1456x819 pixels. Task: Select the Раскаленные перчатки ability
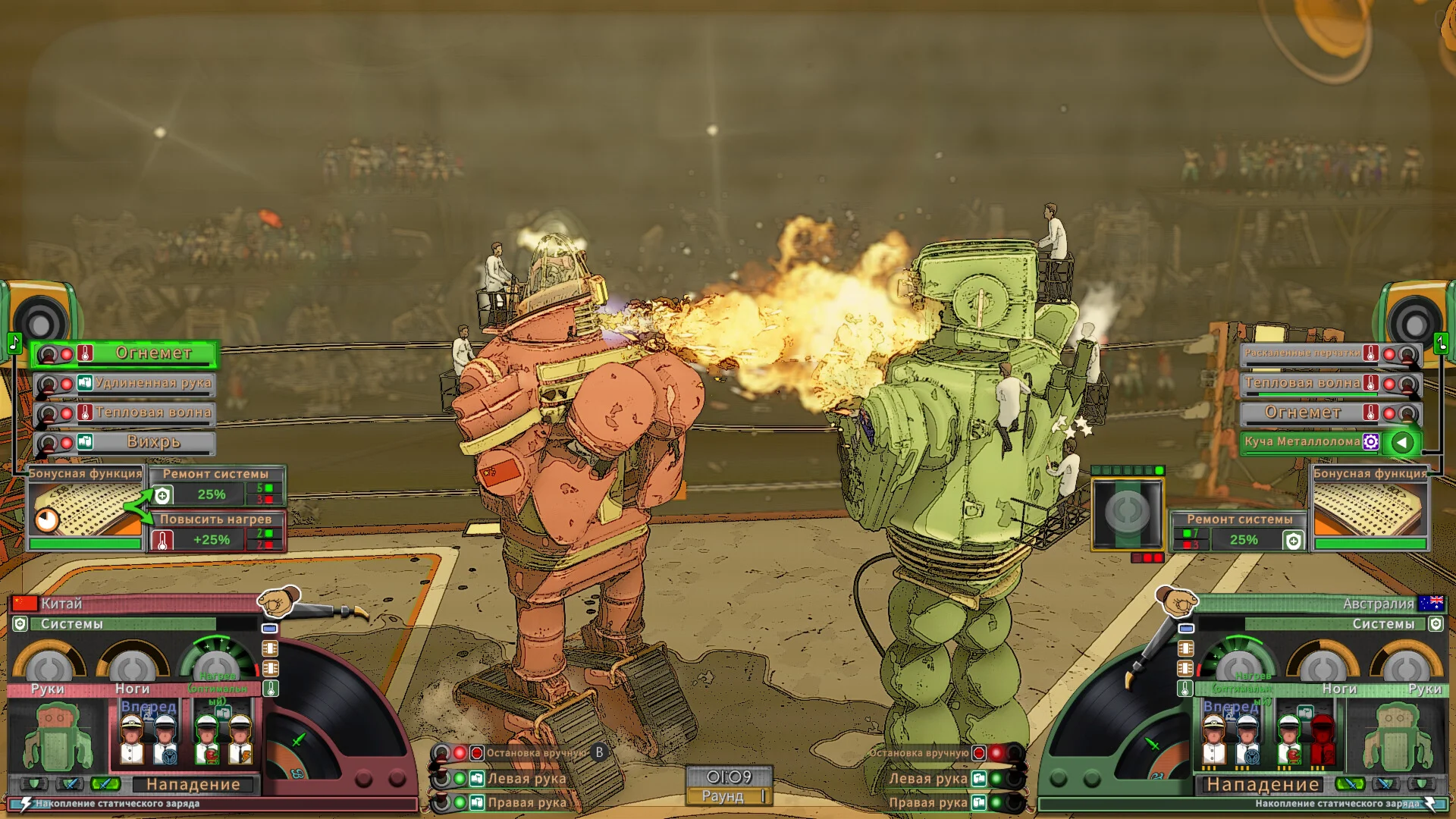pos(1302,353)
